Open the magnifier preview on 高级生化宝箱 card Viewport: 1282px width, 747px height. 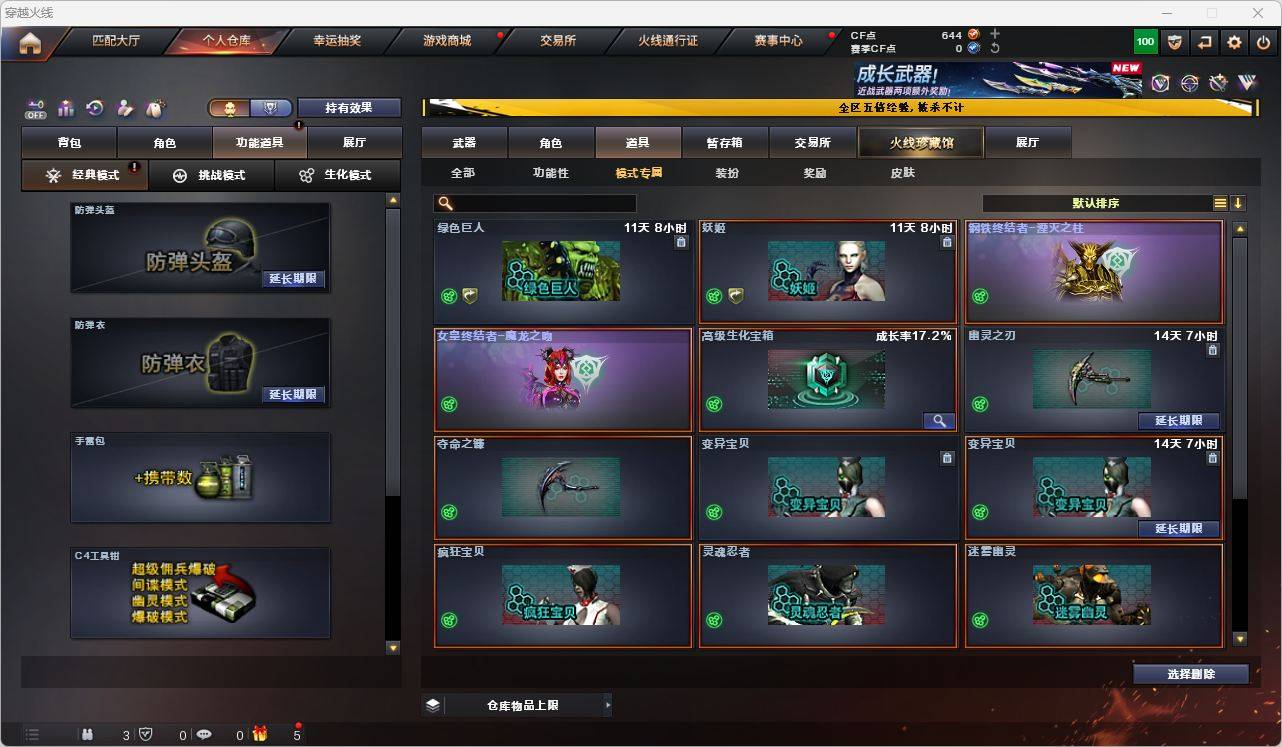938,421
